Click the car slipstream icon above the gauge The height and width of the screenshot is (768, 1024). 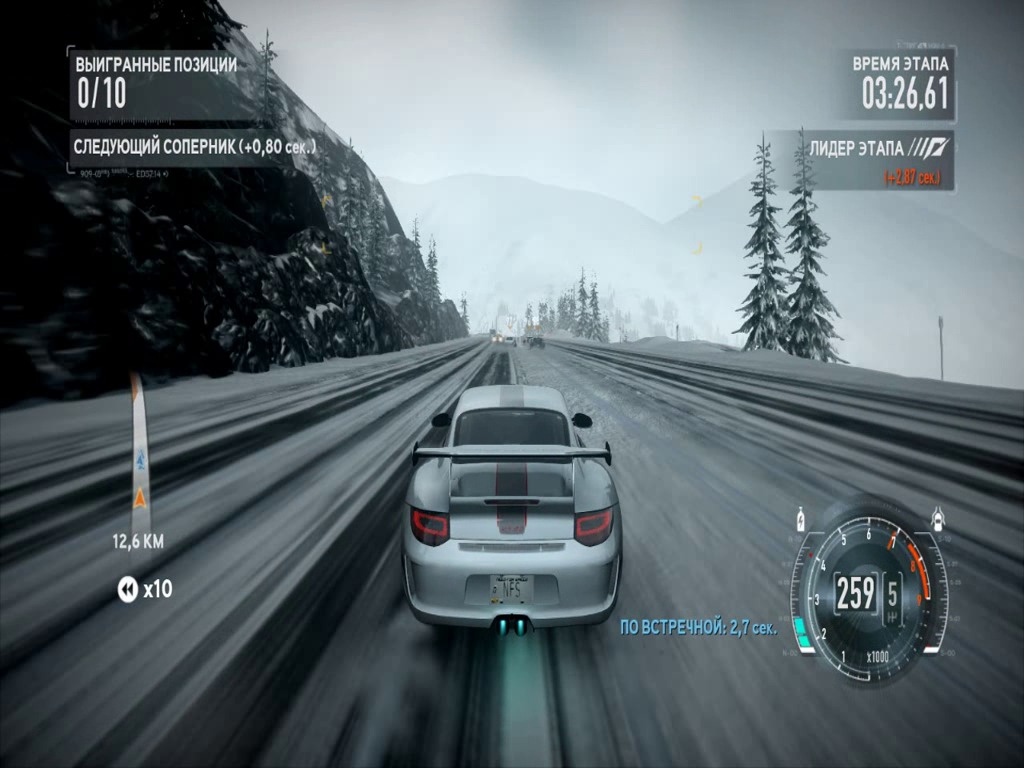pos(938,518)
